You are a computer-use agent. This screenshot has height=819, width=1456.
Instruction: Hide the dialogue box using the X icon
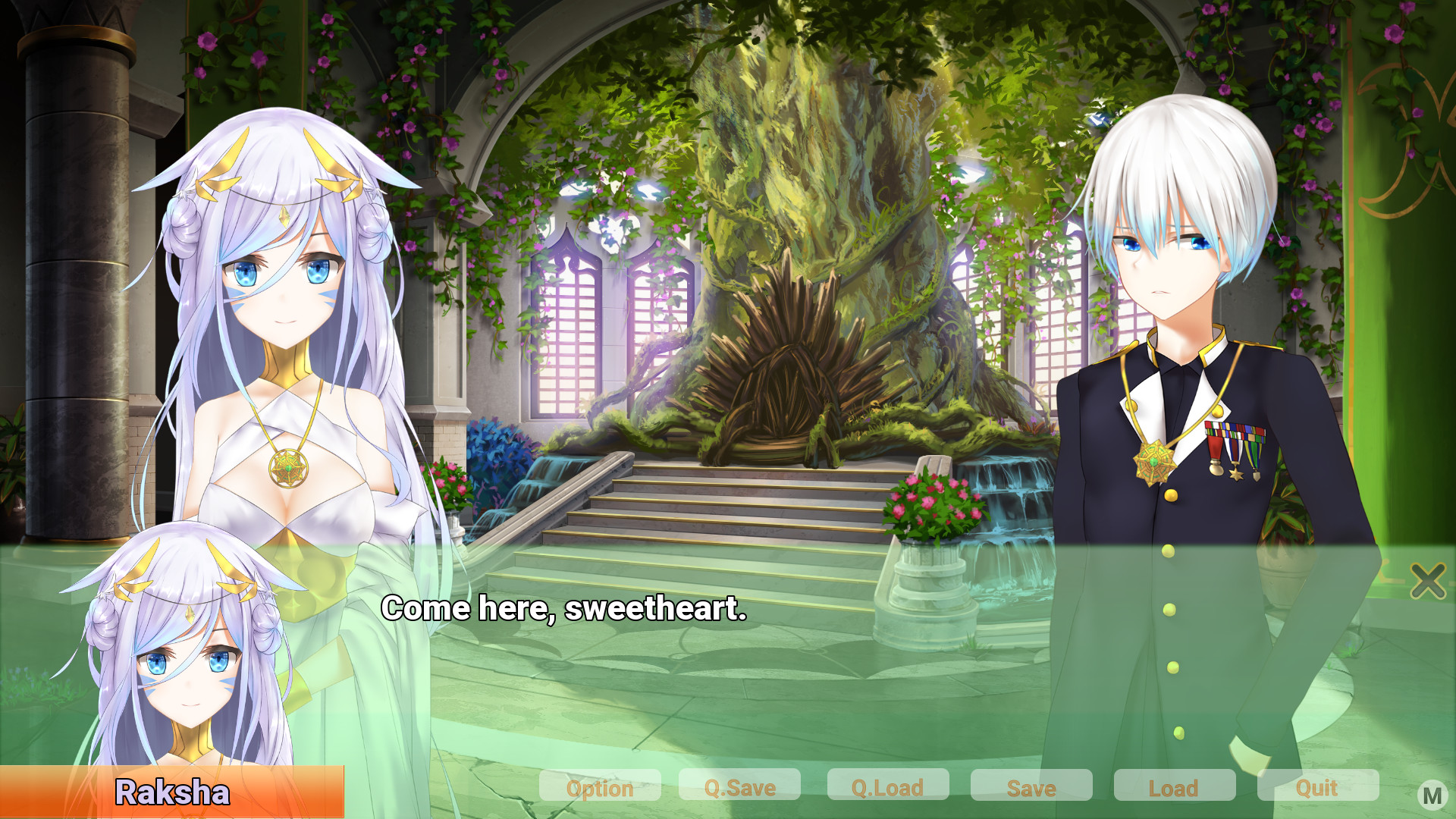pyautogui.click(x=1427, y=582)
